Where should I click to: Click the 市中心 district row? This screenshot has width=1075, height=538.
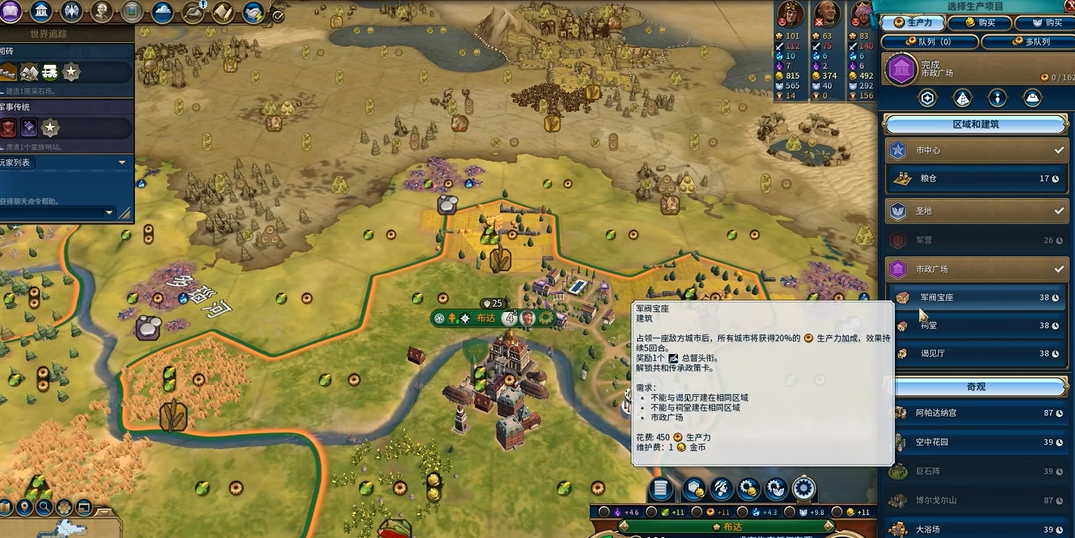[x=975, y=150]
